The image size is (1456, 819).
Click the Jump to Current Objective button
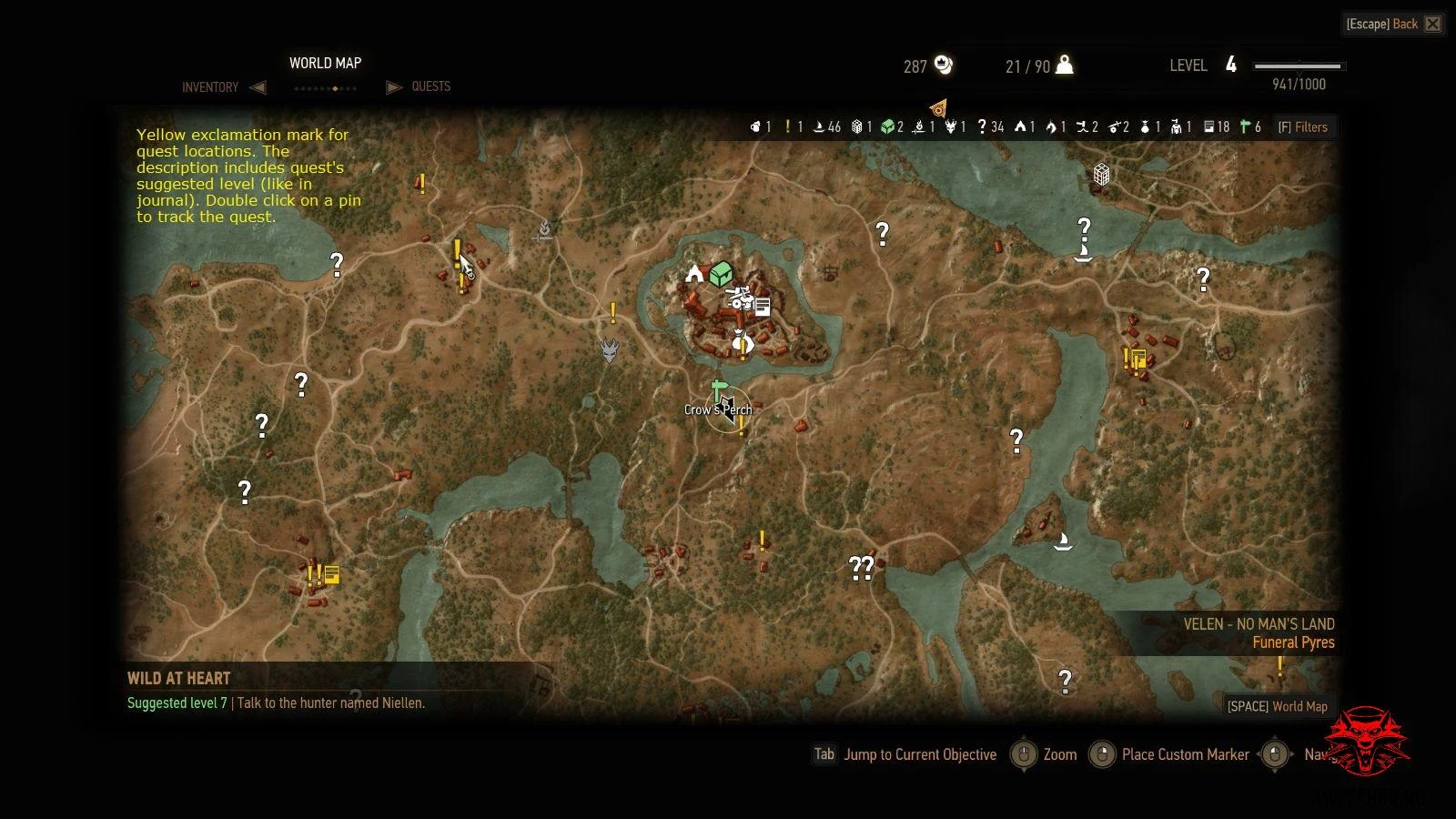pos(919,754)
